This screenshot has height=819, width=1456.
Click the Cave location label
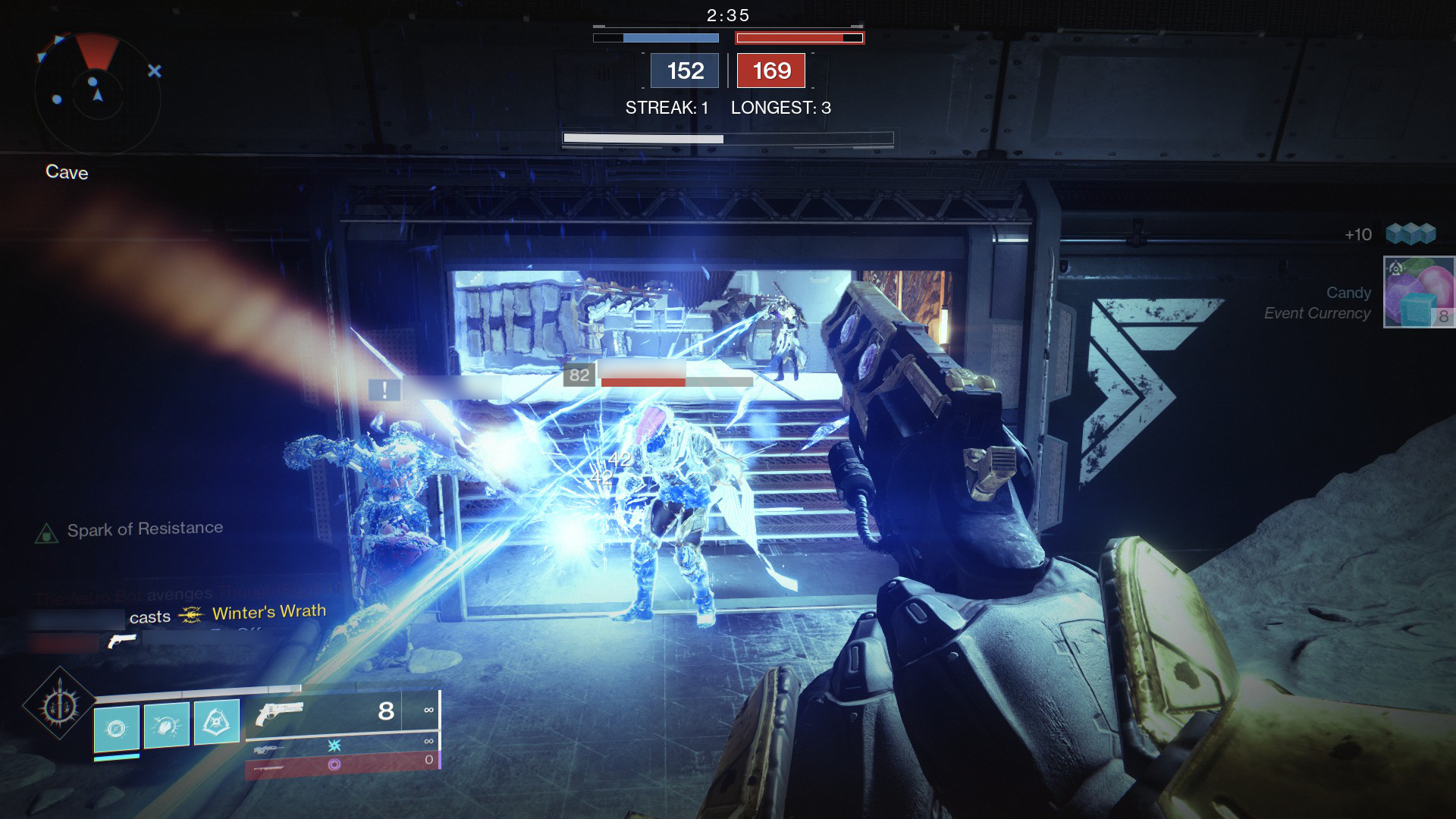67,172
